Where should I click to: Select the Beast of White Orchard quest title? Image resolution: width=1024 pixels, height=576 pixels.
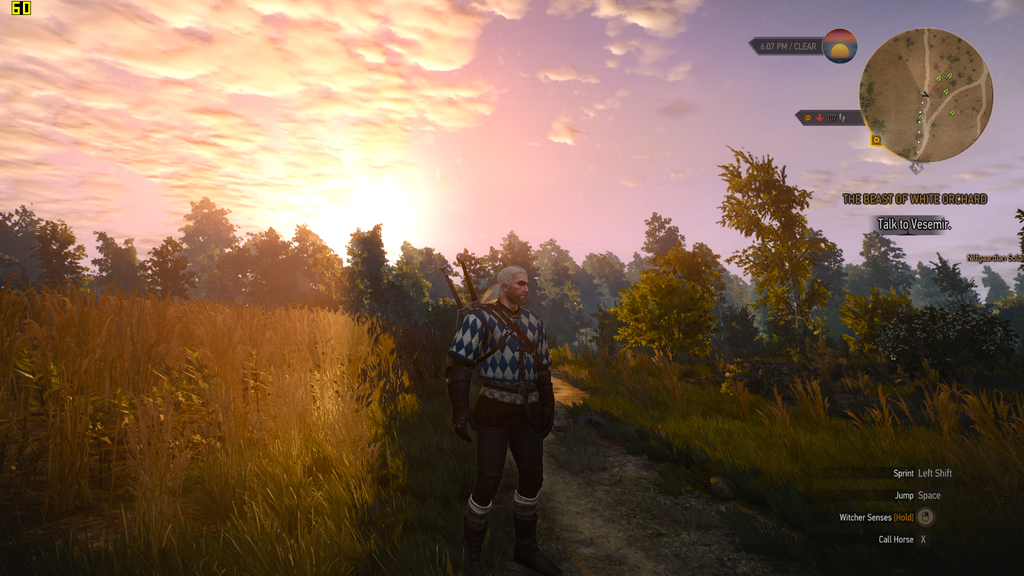pyautogui.click(x=914, y=199)
